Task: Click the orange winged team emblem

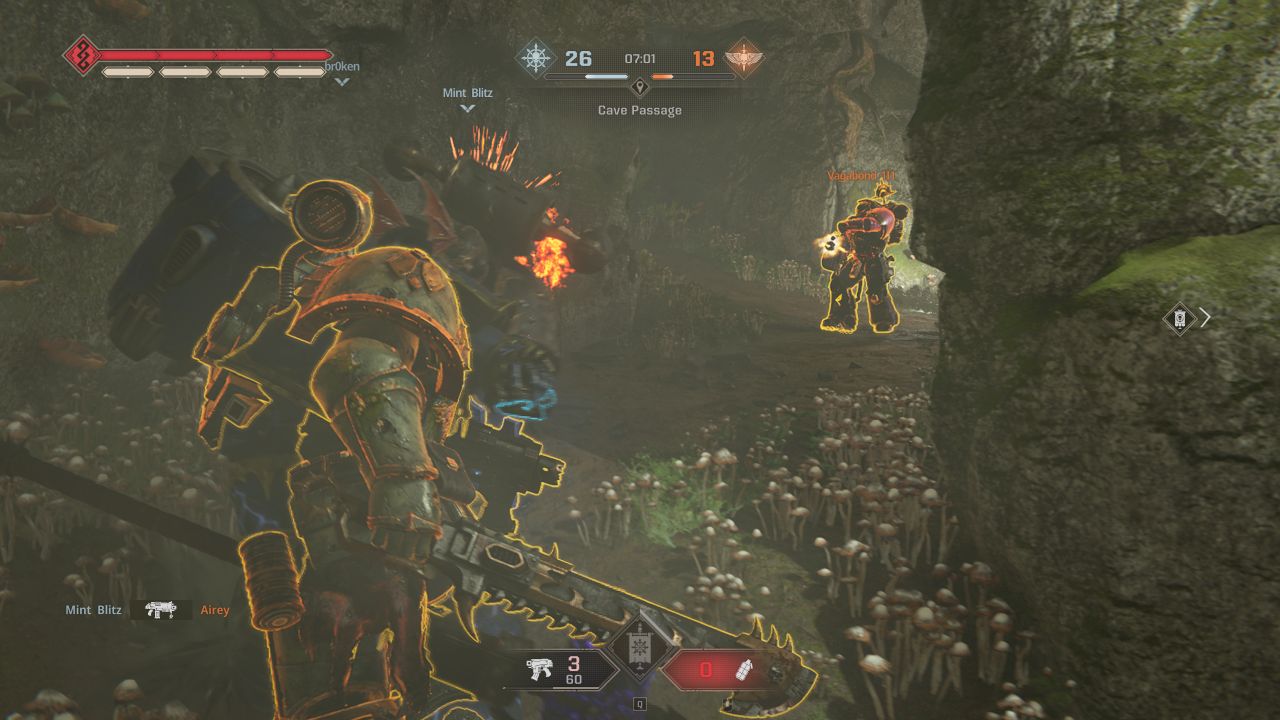Action: point(743,58)
